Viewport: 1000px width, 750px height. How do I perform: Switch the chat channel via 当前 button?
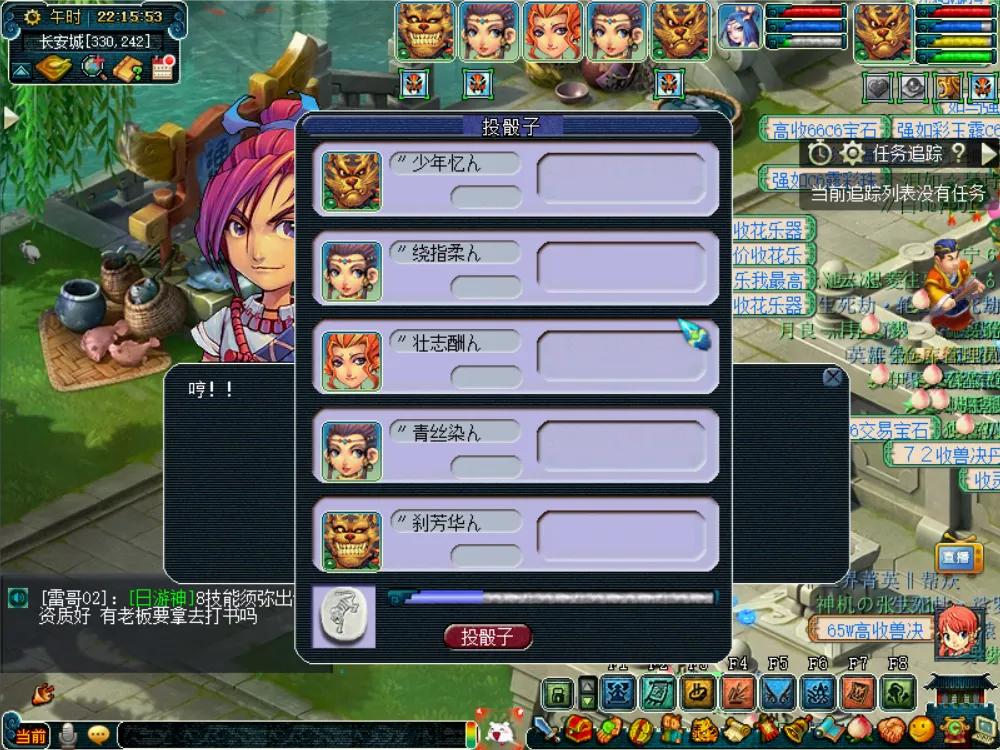[x=30, y=736]
